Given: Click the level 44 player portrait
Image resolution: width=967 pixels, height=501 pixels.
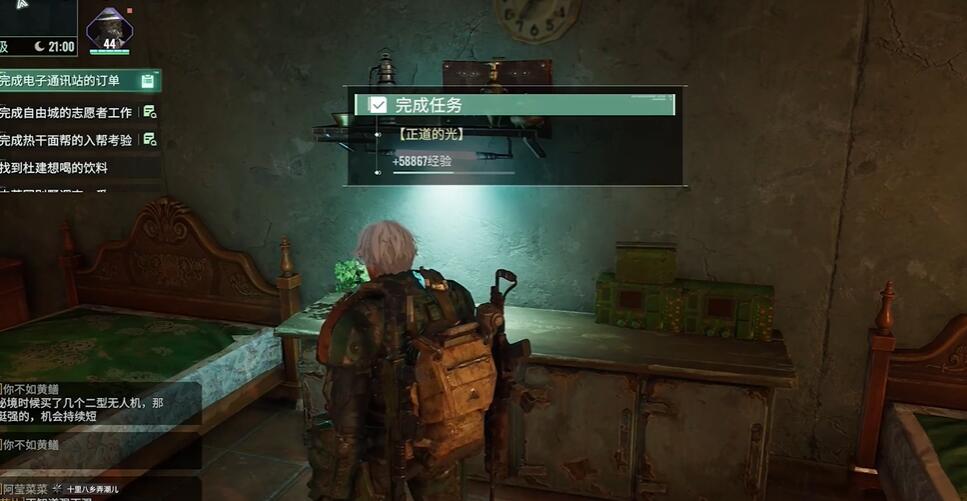Looking at the screenshot, I should point(110,31).
